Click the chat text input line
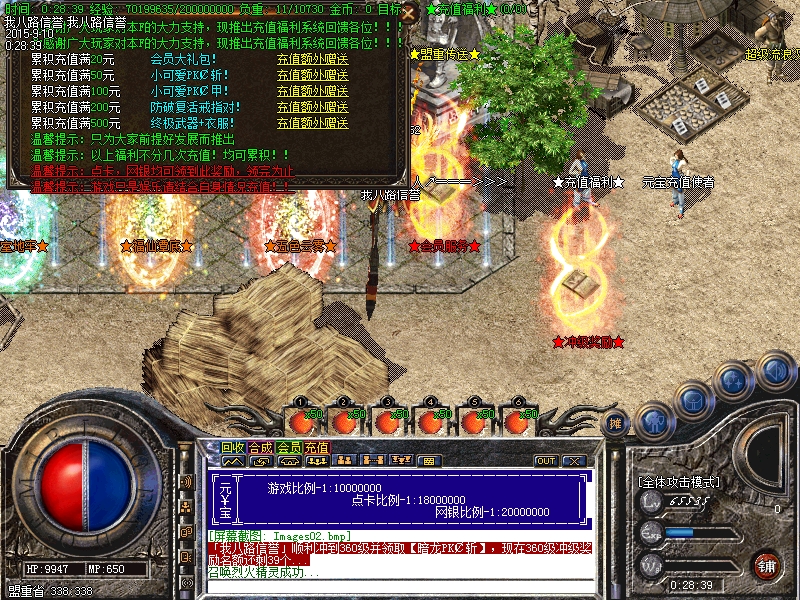 pyautogui.click(x=400, y=586)
